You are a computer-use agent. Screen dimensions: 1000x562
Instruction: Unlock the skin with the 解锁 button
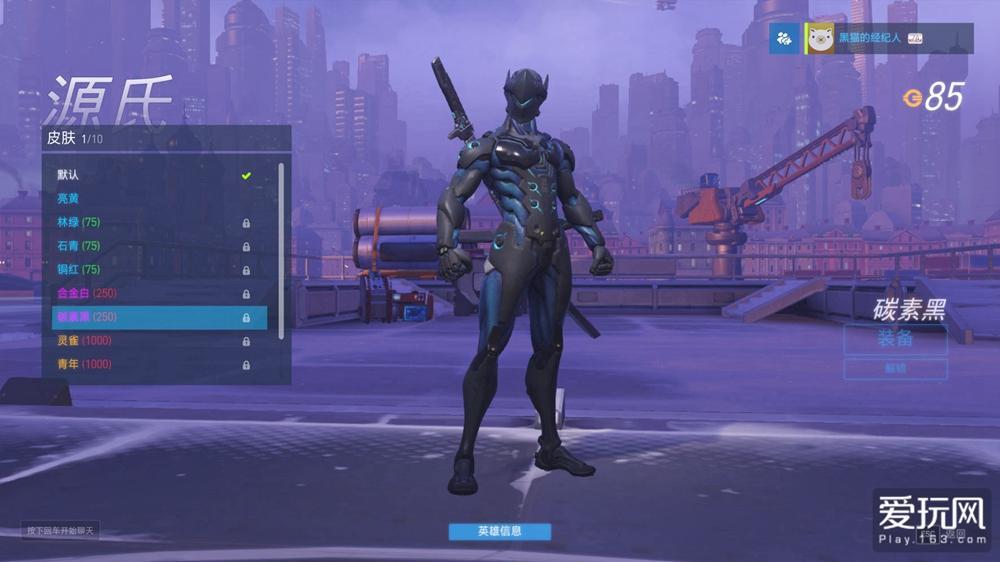pos(895,369)
